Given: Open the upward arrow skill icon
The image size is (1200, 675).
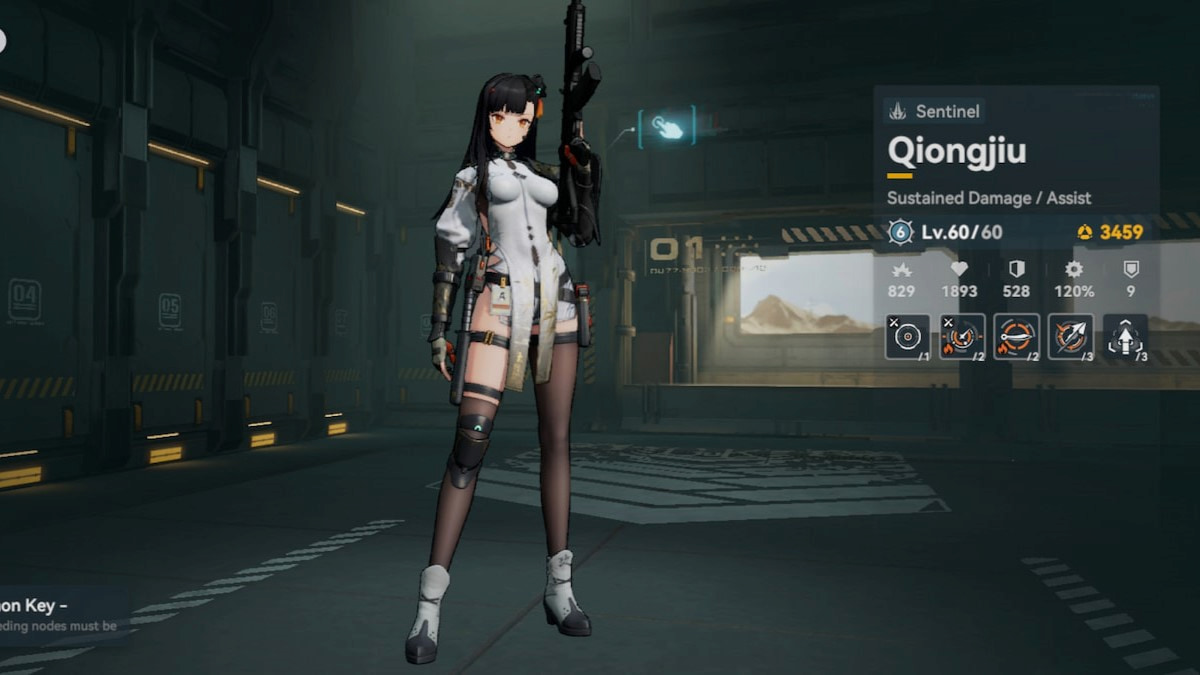Looking at the screenshot, I should 1125,337.
